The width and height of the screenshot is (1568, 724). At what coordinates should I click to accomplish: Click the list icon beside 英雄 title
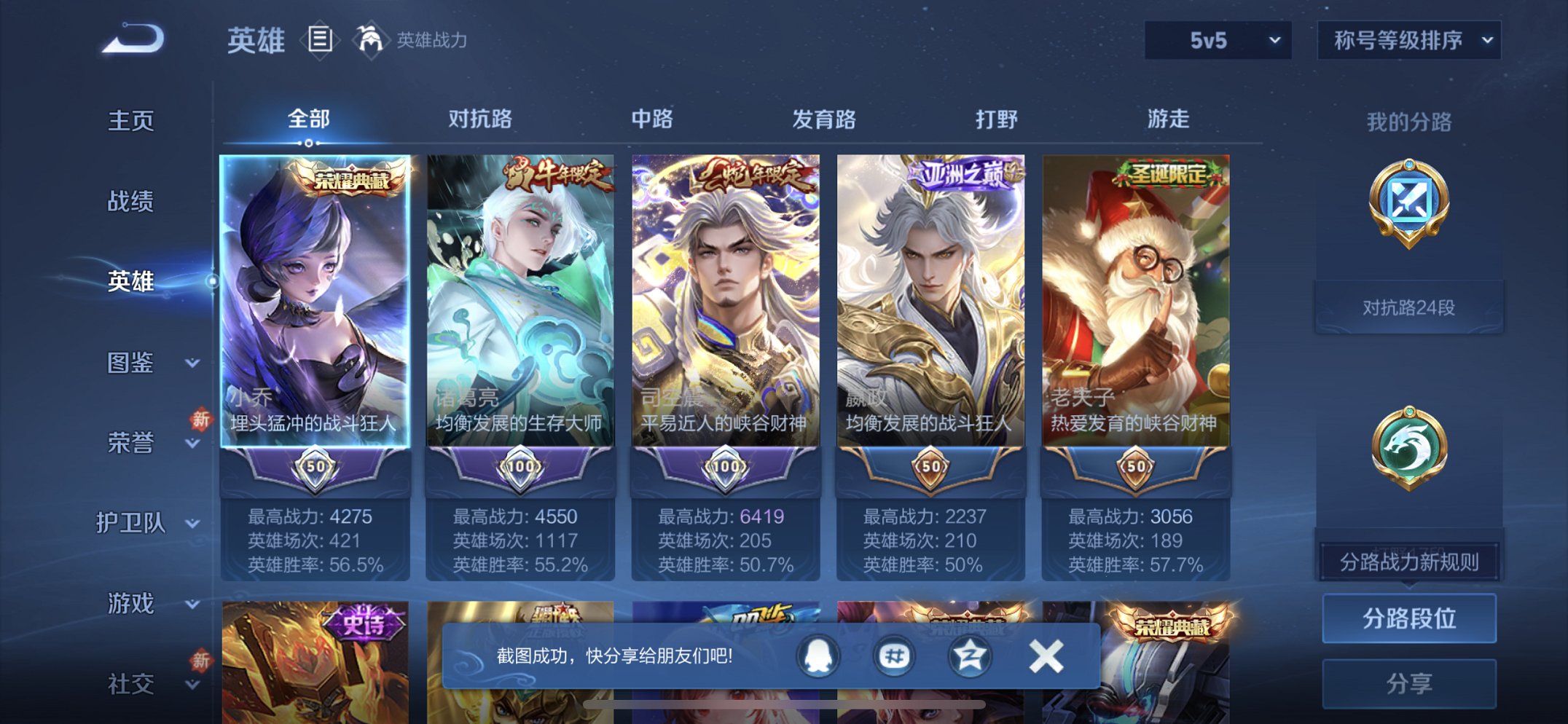pos(321,40)
